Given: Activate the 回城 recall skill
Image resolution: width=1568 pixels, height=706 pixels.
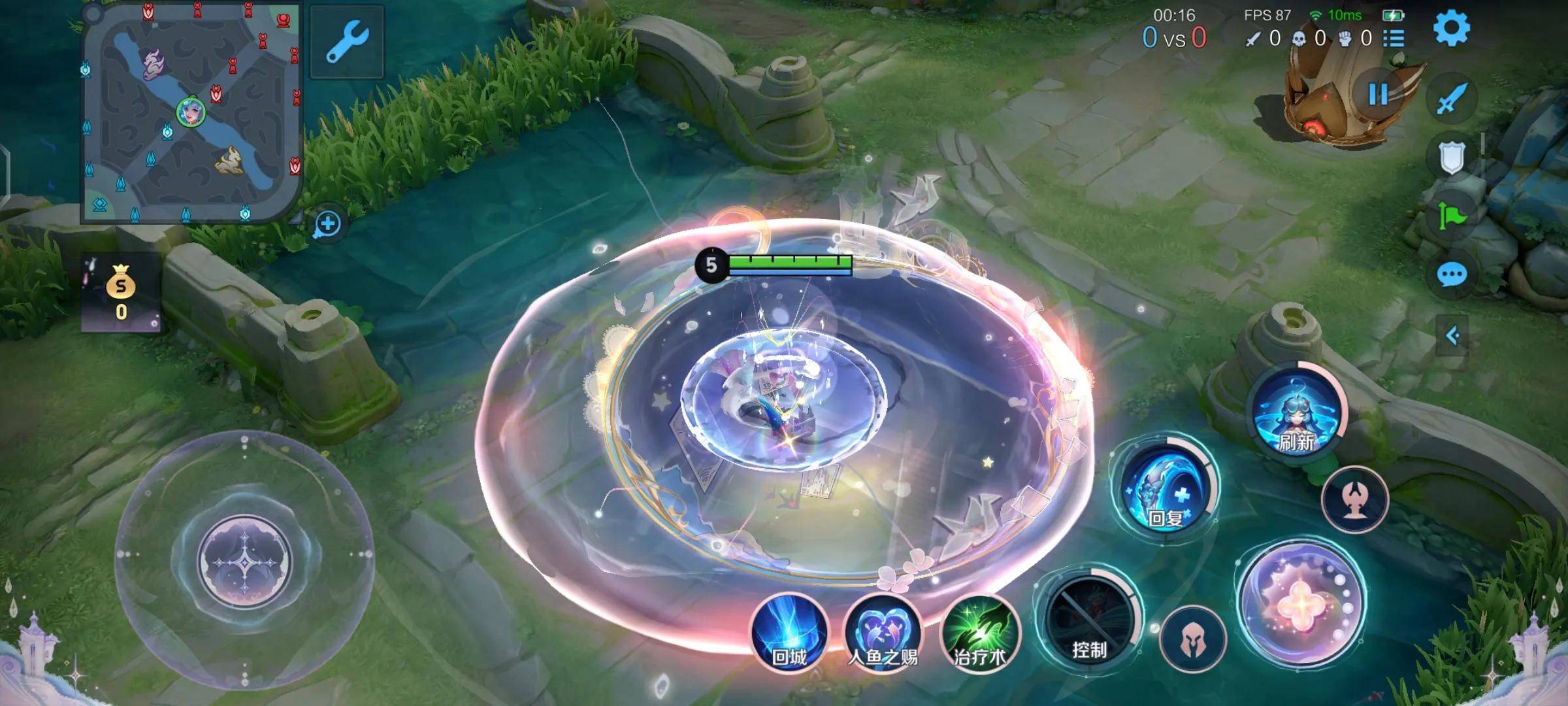Looking at the screenshot, I should click(x=789, y=632).
